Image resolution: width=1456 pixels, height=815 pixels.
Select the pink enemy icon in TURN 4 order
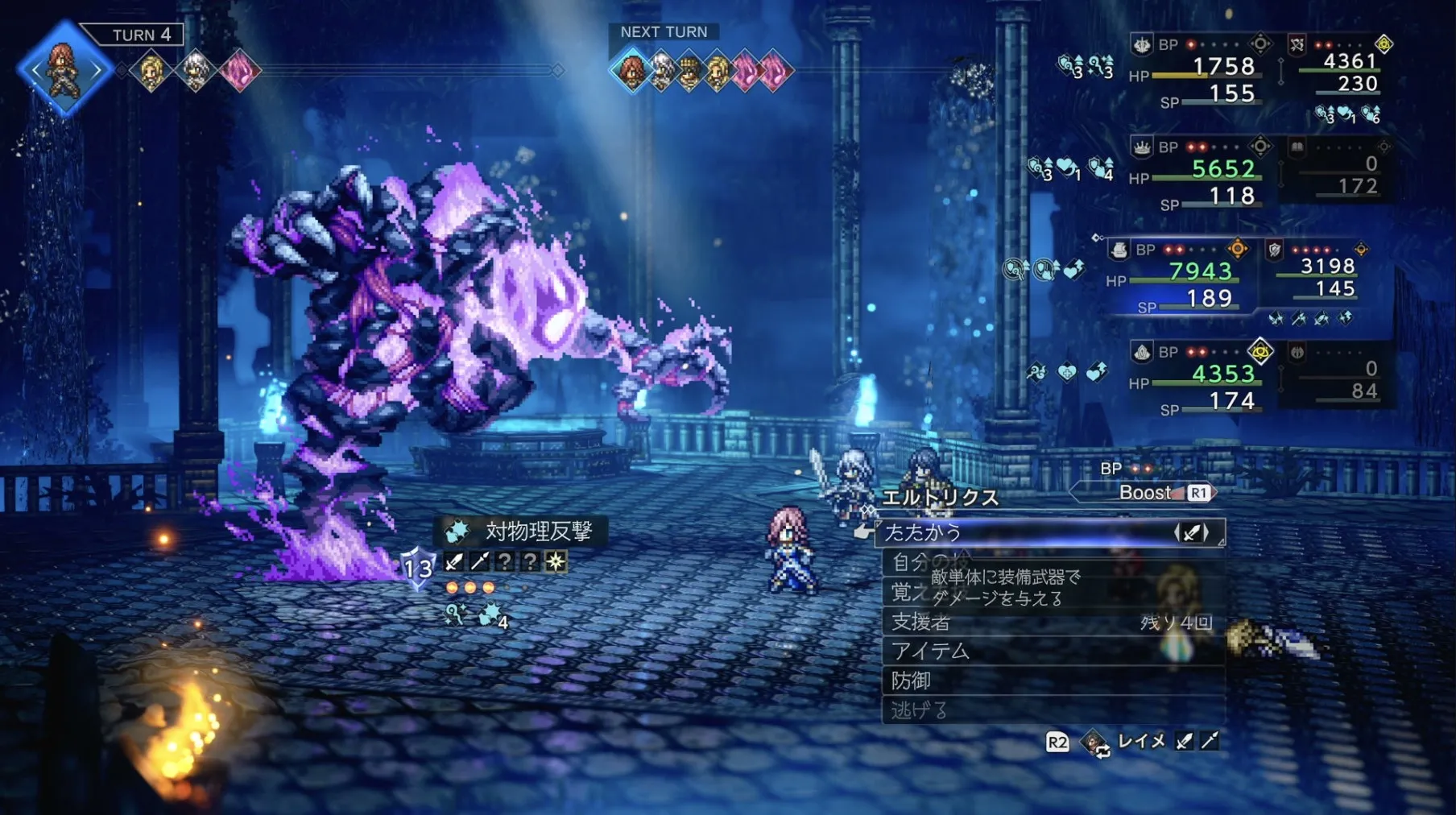tap(239, 71)
